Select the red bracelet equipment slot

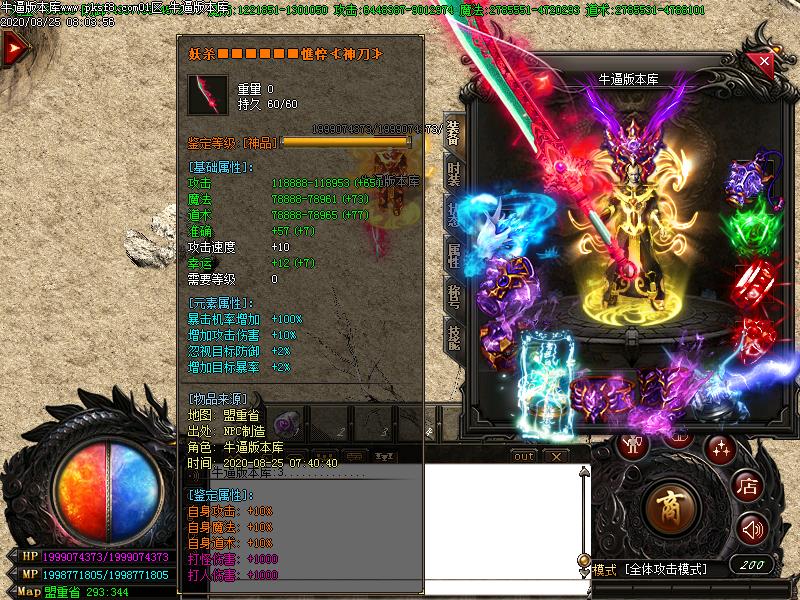(755, 280)
